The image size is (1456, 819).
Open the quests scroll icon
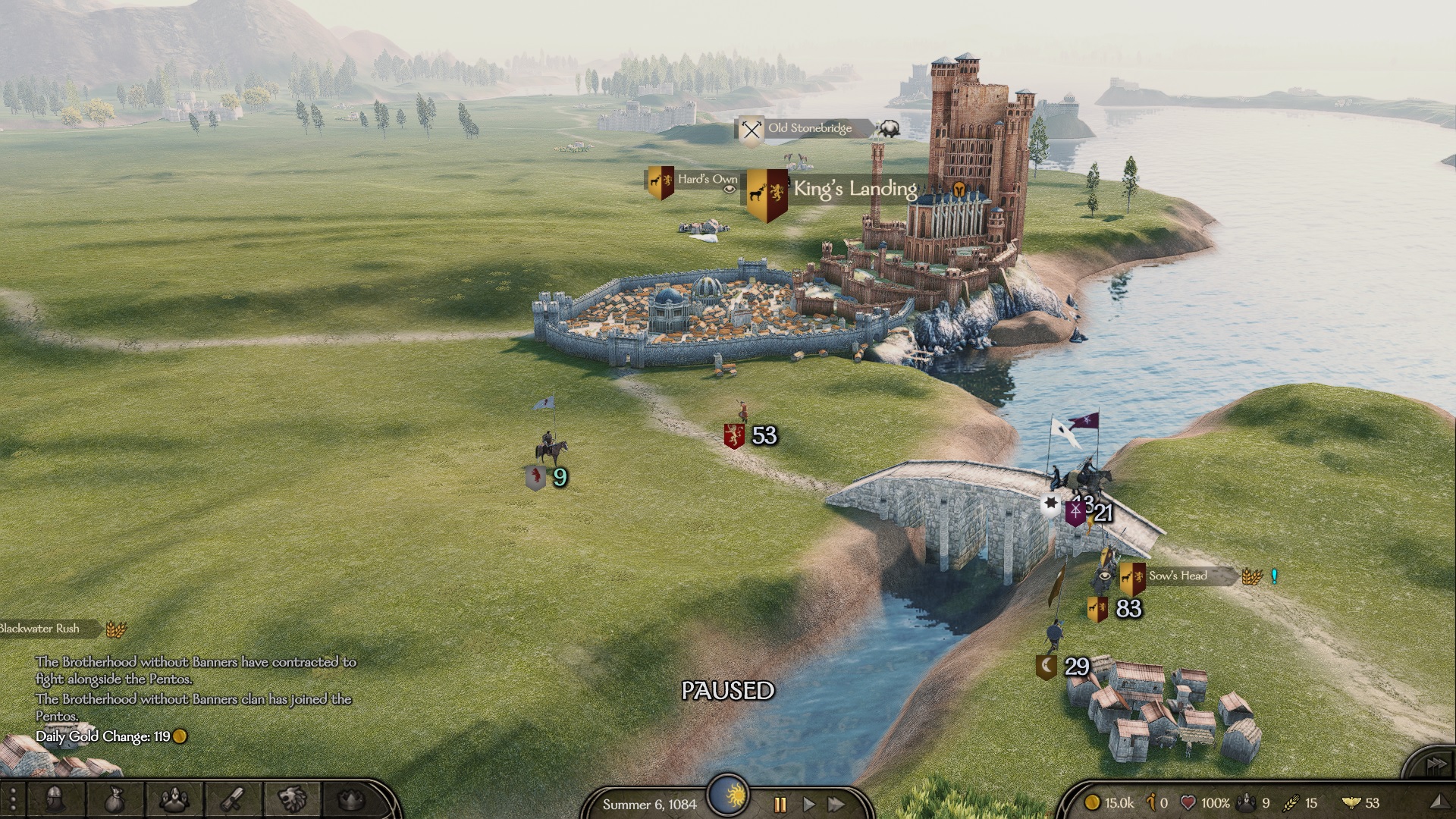(233, 799)
